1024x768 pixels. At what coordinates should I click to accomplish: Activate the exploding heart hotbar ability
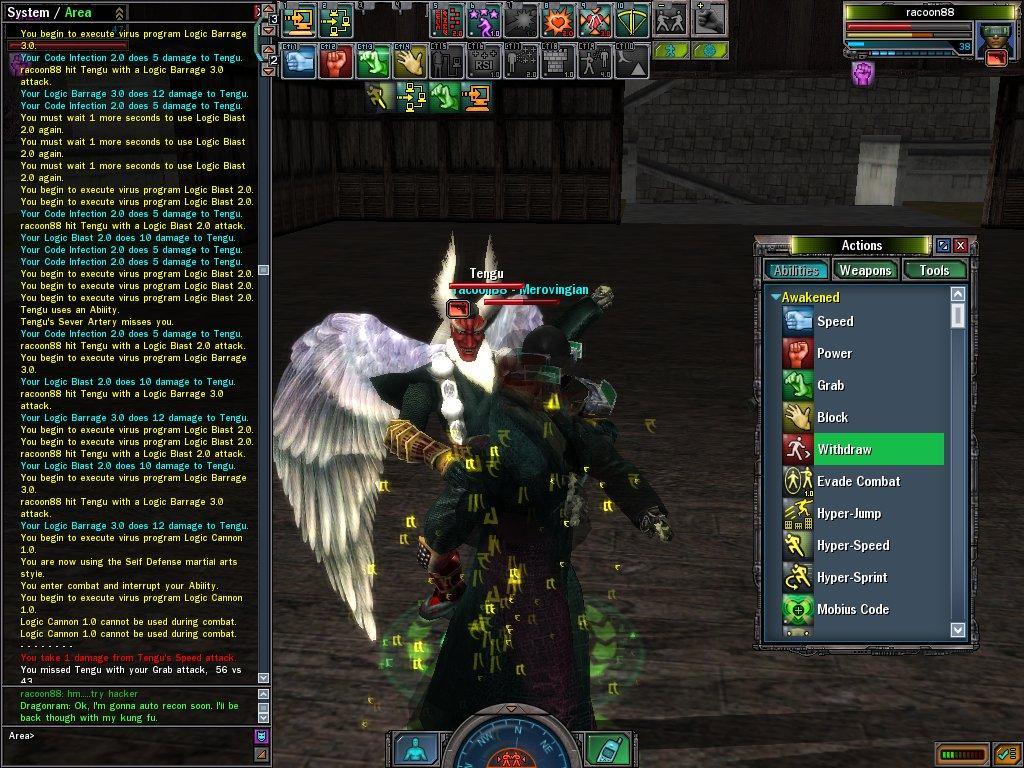(557, 19)
